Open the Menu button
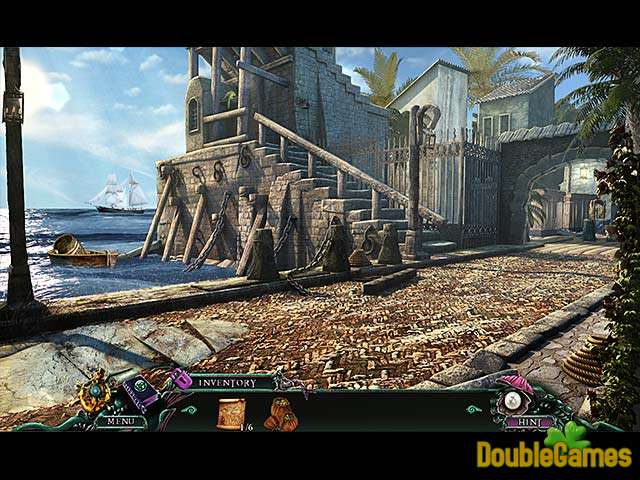The image size is (640, 480). pos(120,421)
